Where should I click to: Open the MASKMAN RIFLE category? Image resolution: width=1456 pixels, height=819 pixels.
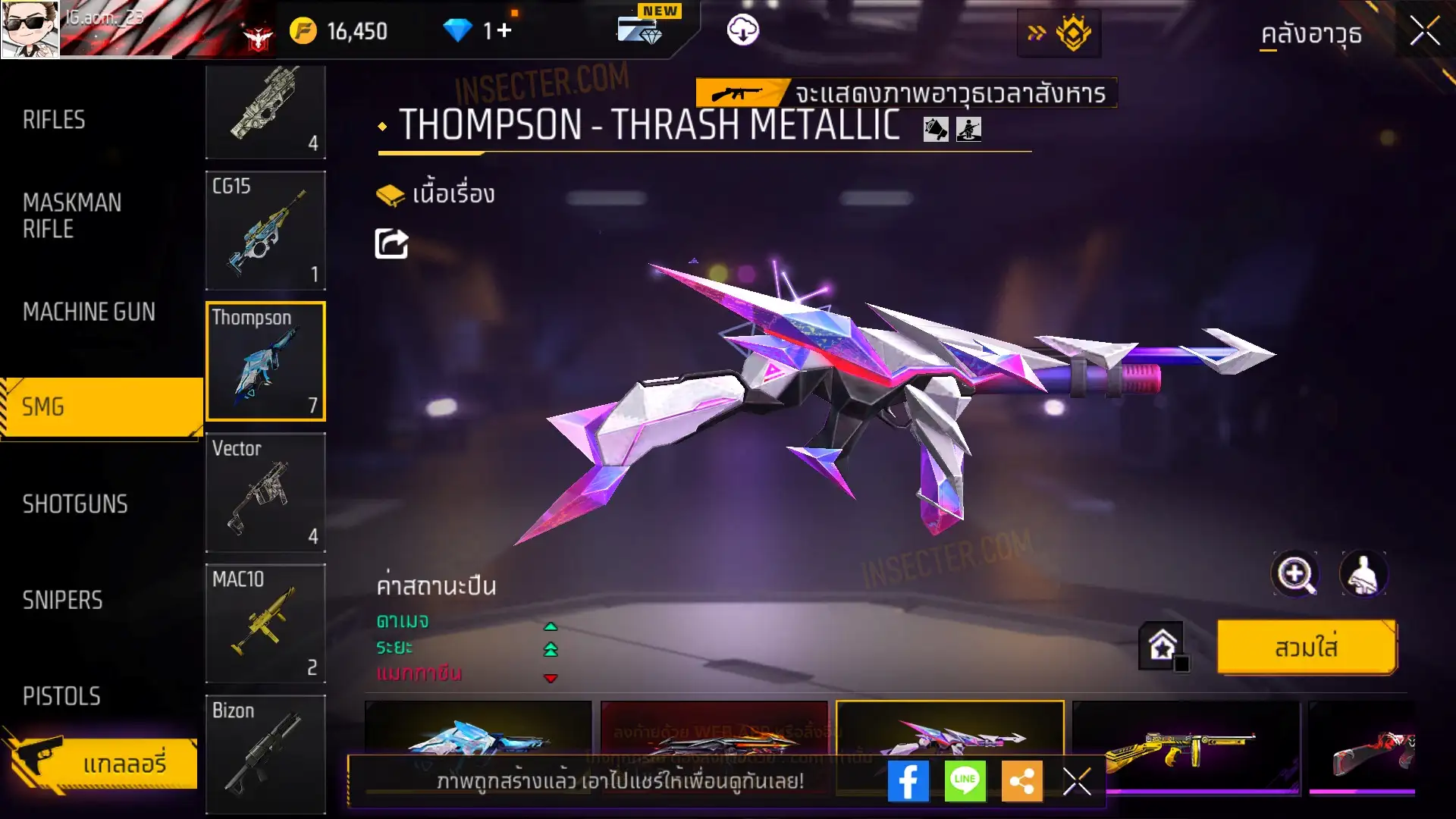pos(72,216)
